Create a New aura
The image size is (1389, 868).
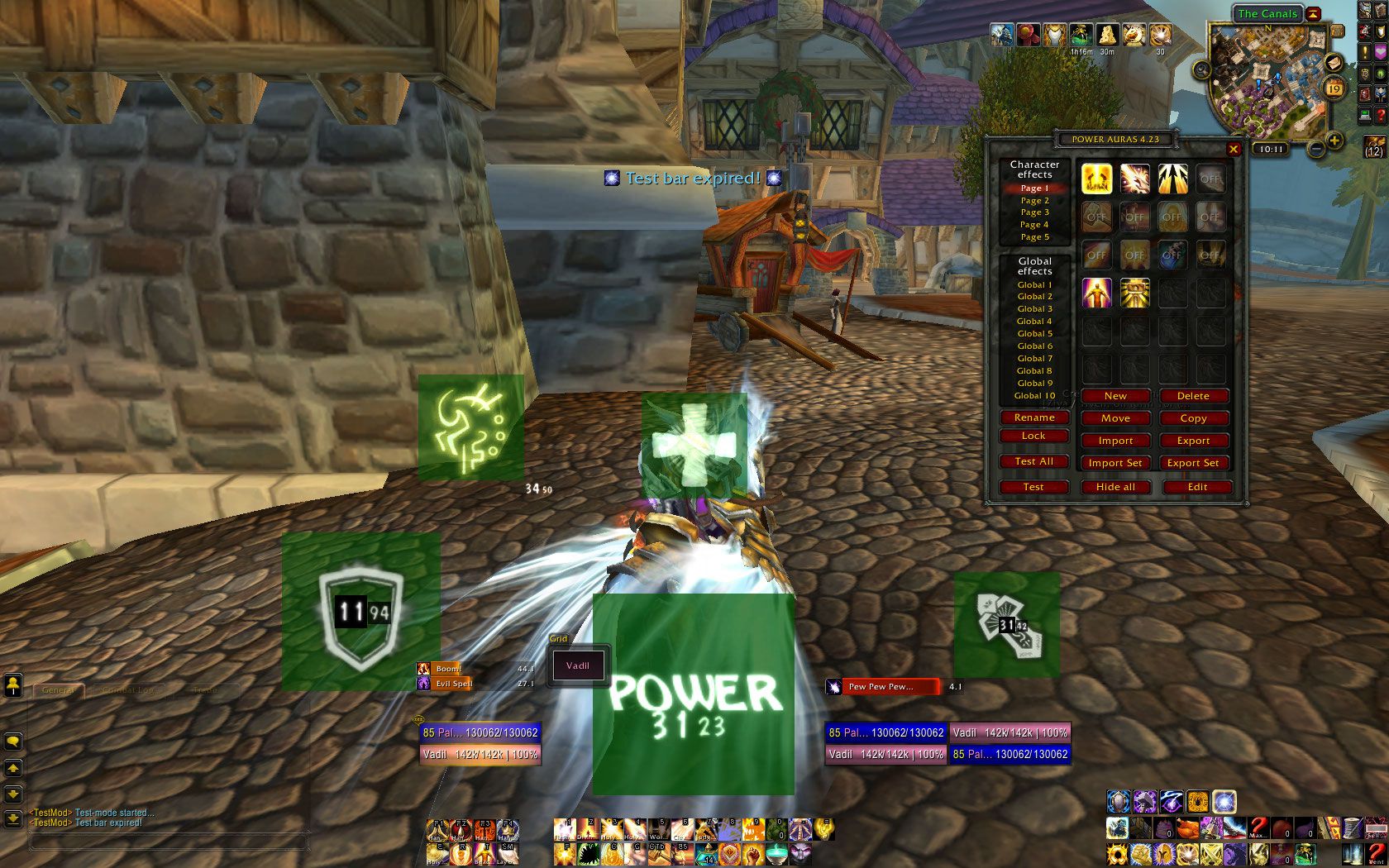click(x=1115, y=396)
